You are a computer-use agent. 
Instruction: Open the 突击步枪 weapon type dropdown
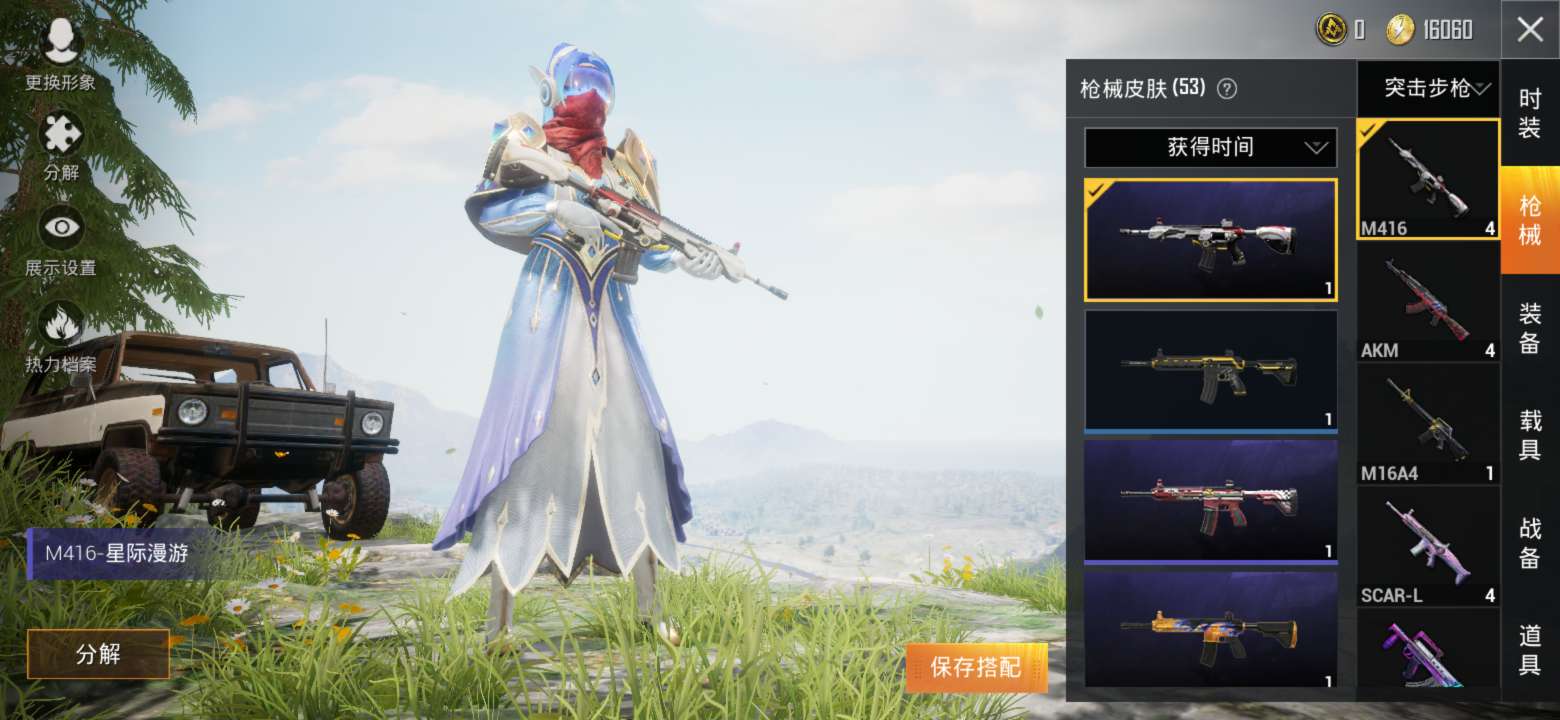(x=1428, y=89)
